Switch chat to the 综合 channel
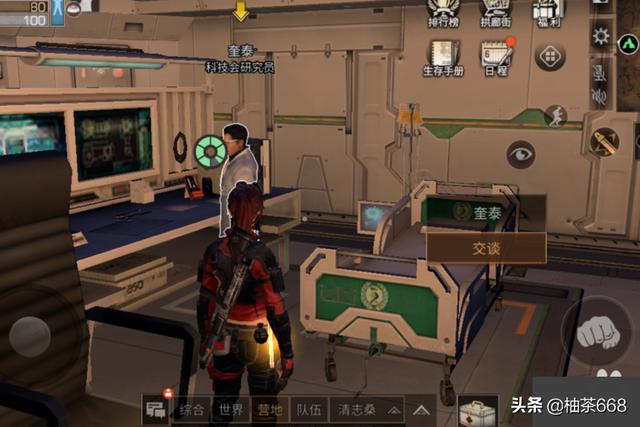This screenshot has width=640, height=427. pos(192,410)
